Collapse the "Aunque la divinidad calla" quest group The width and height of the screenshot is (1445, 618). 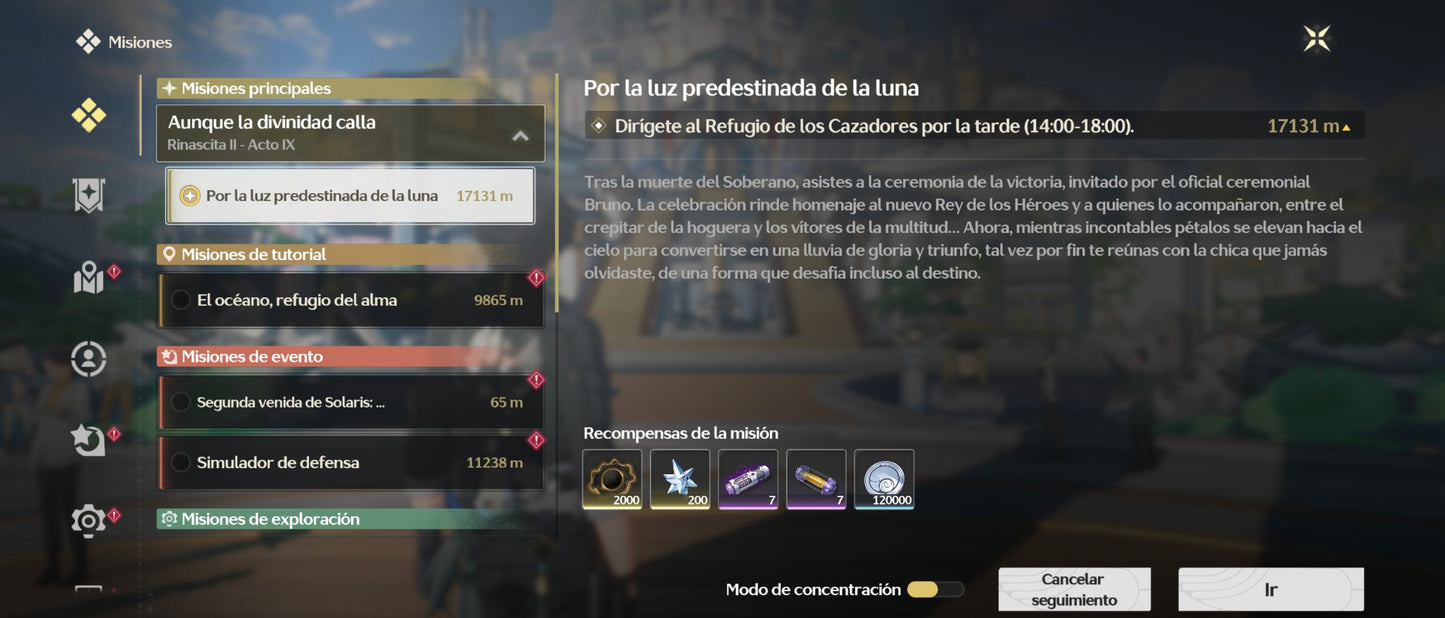point(520,135)
